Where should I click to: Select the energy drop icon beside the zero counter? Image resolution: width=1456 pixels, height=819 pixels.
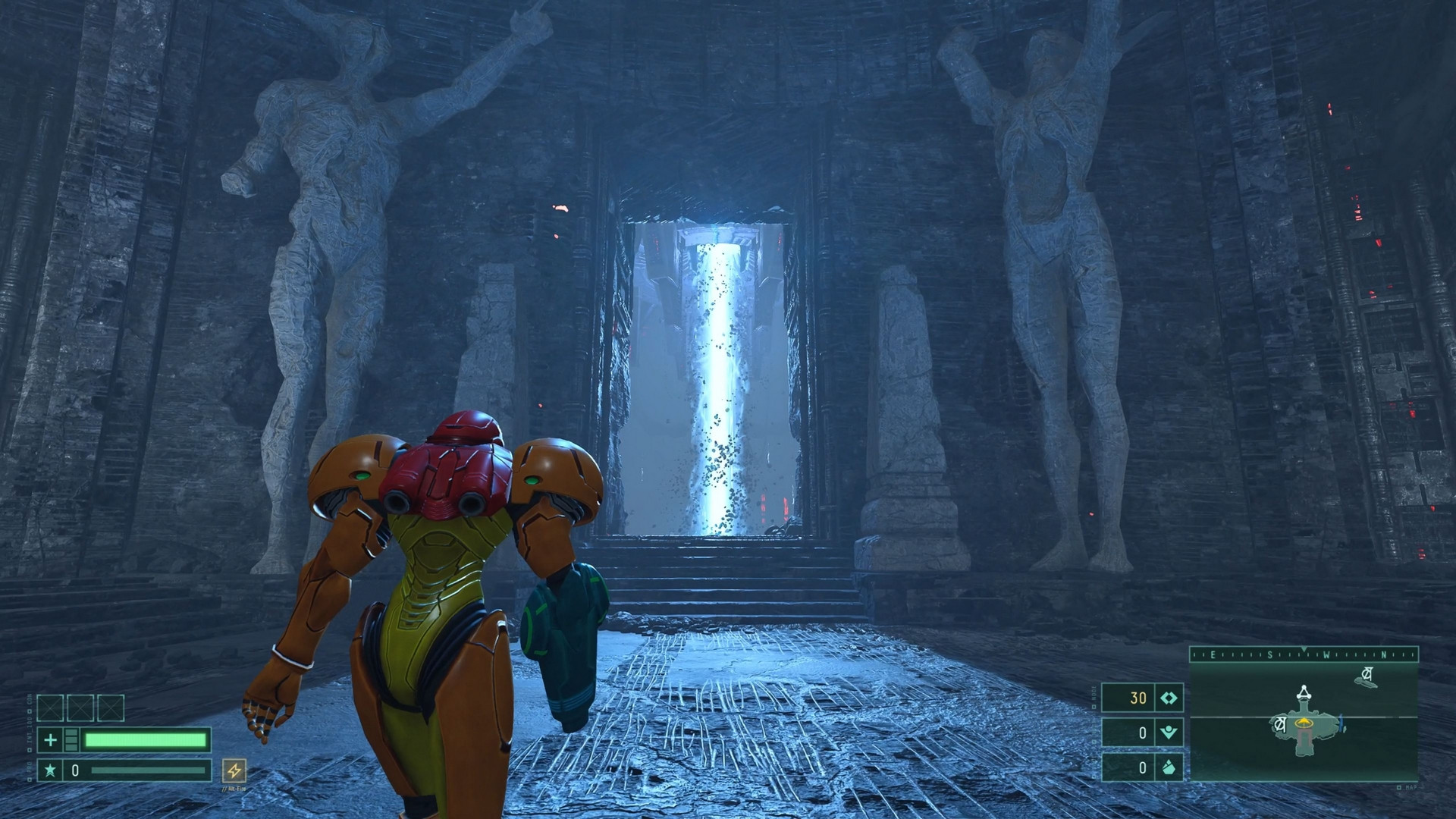click(1172, 734)
